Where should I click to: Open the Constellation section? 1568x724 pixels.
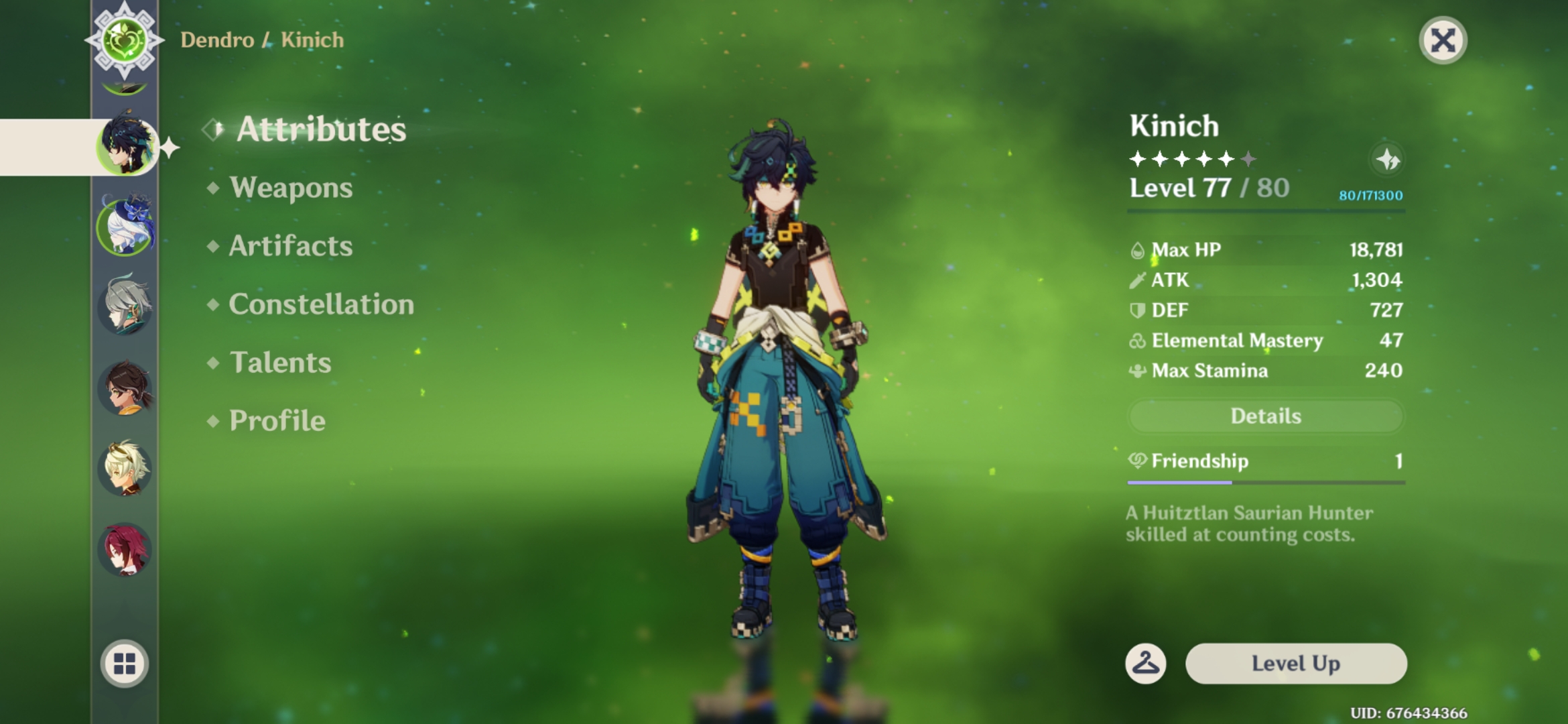pos(320,304)
